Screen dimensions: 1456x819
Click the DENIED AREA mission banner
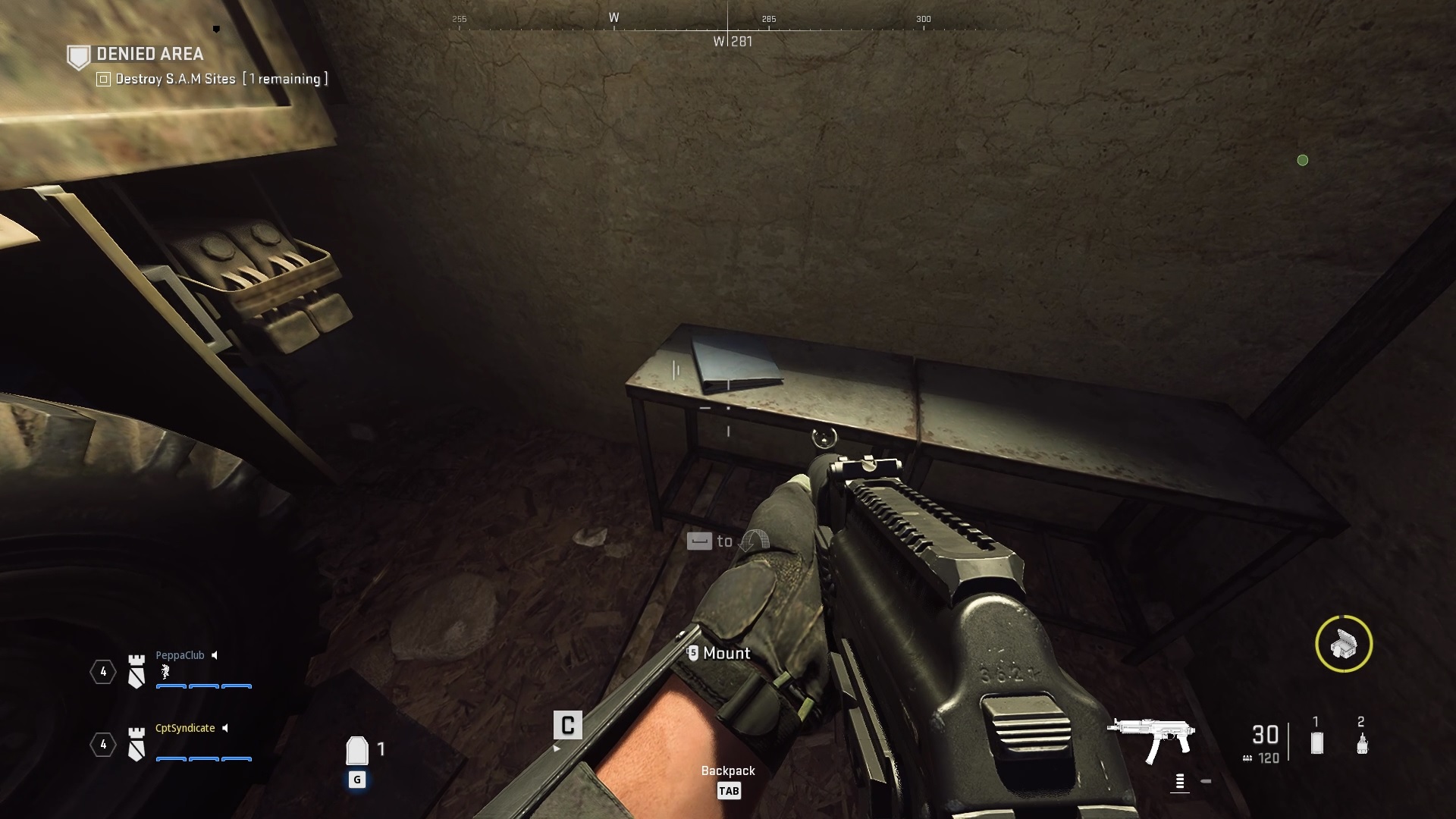point(149,55)
